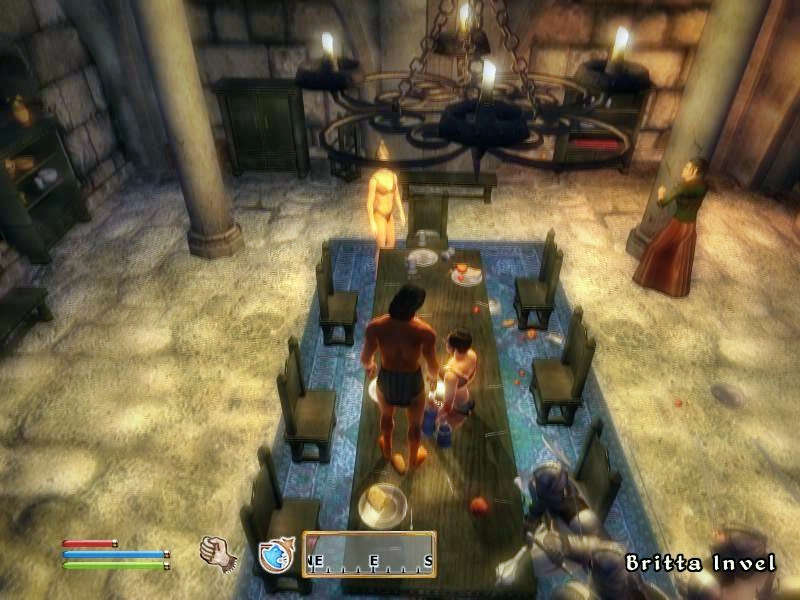
Task: Click the compass heading bar
Action: 369,554
